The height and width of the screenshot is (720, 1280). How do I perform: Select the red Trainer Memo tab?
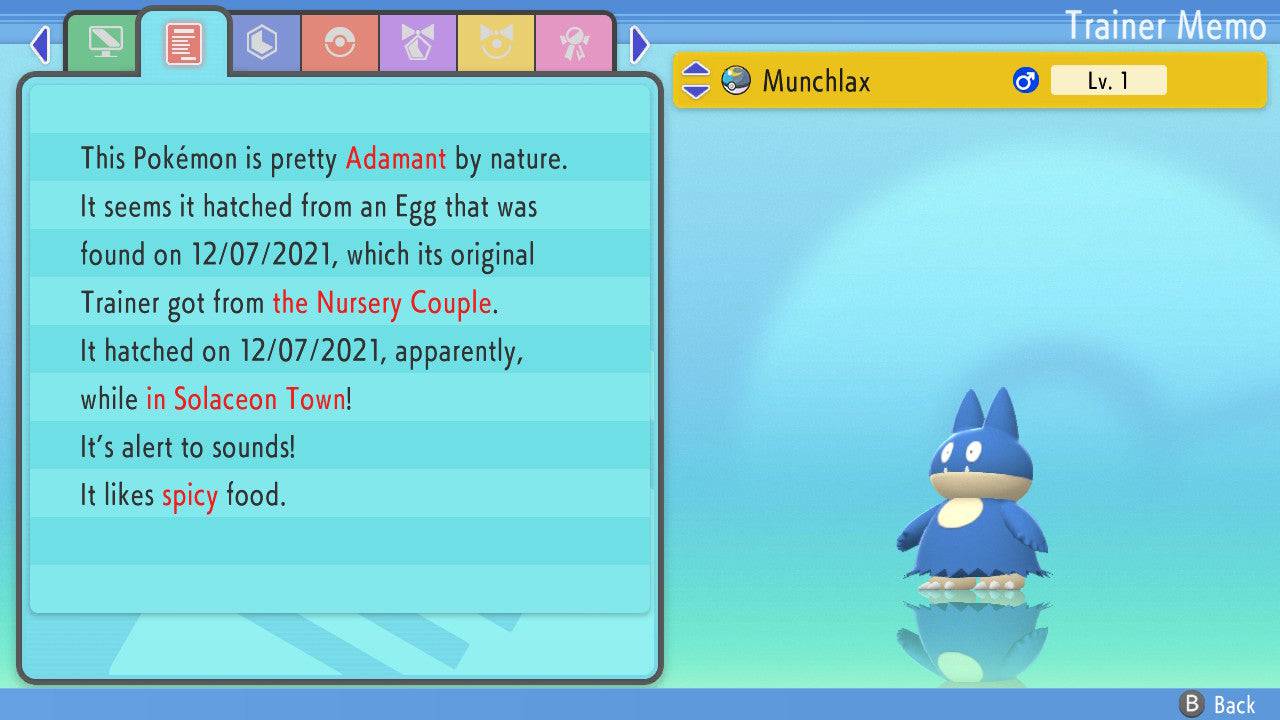184,43
